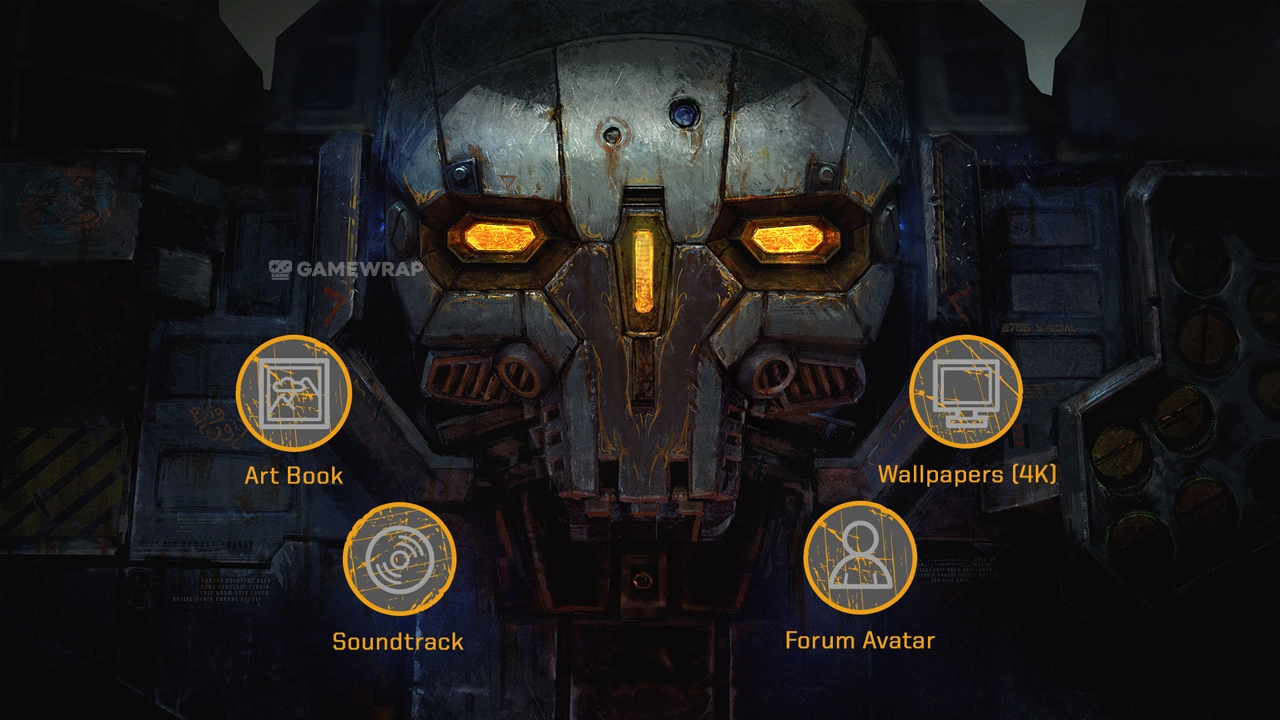Select the Soundtrack disc icon
The image size is (1280, 720).
399,559
